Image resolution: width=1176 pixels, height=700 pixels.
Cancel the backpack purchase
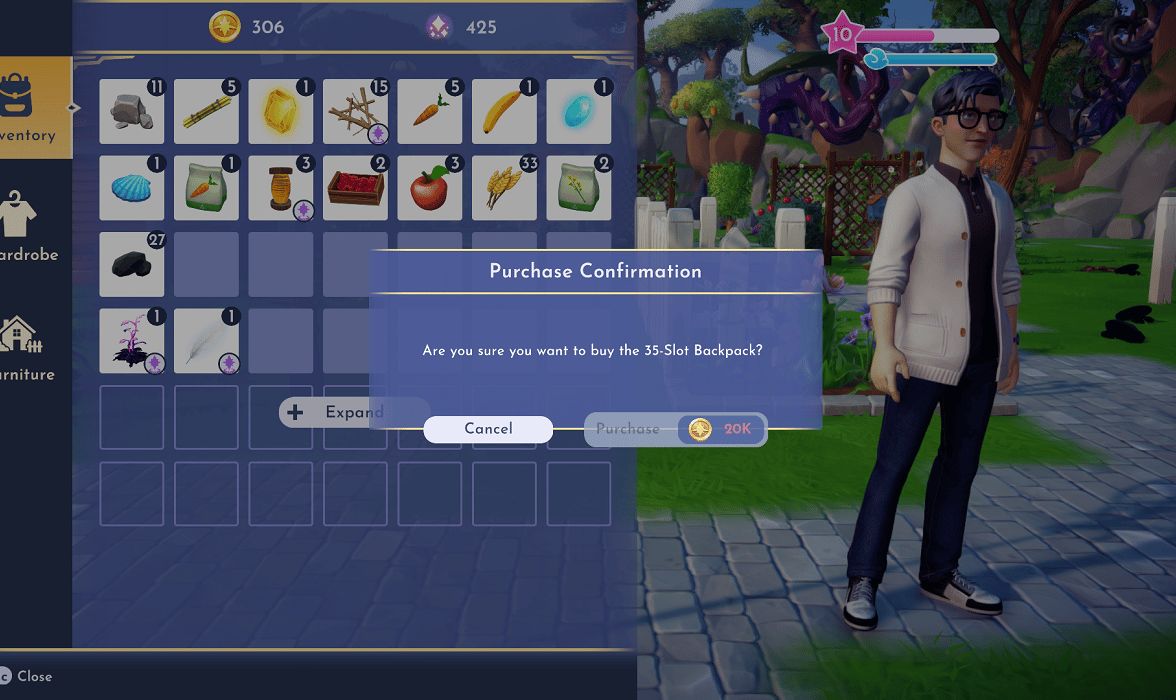pos(488,429)
